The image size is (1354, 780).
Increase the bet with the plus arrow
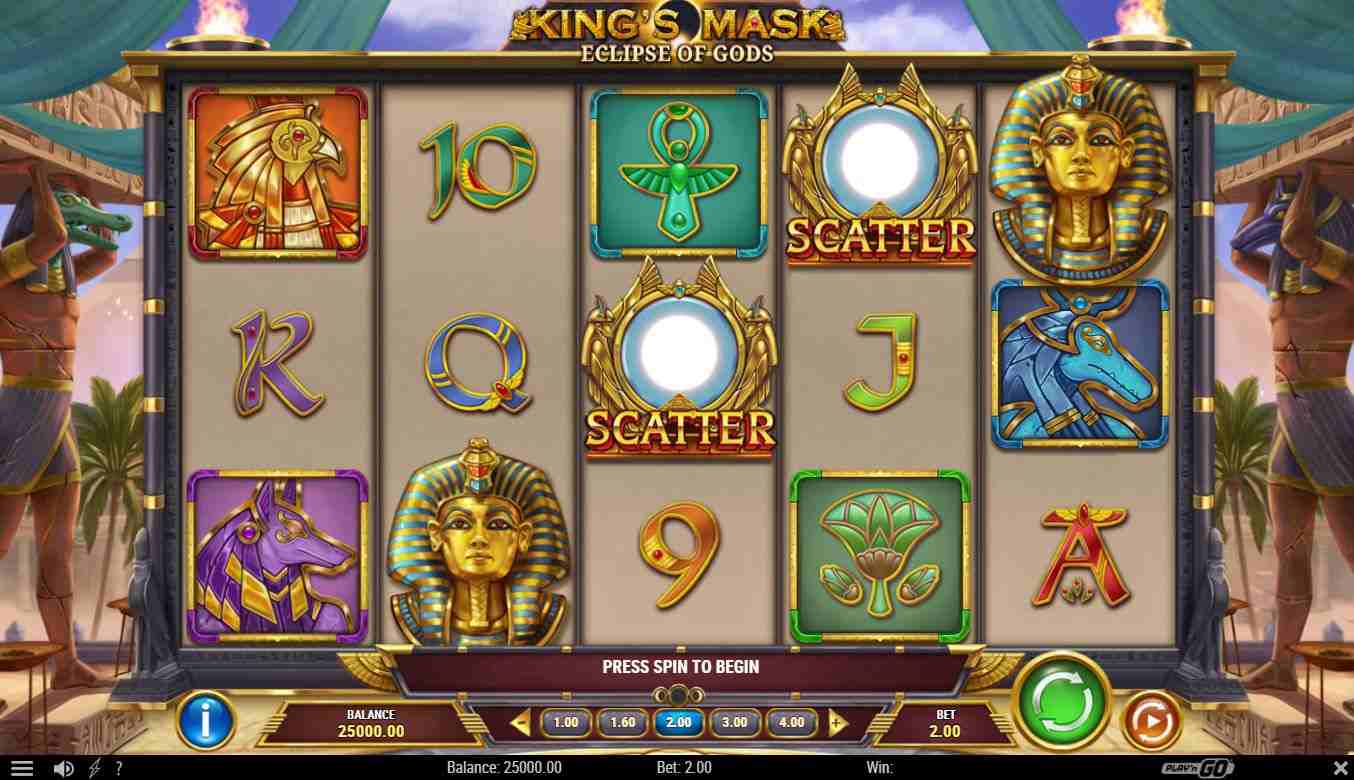838,722
